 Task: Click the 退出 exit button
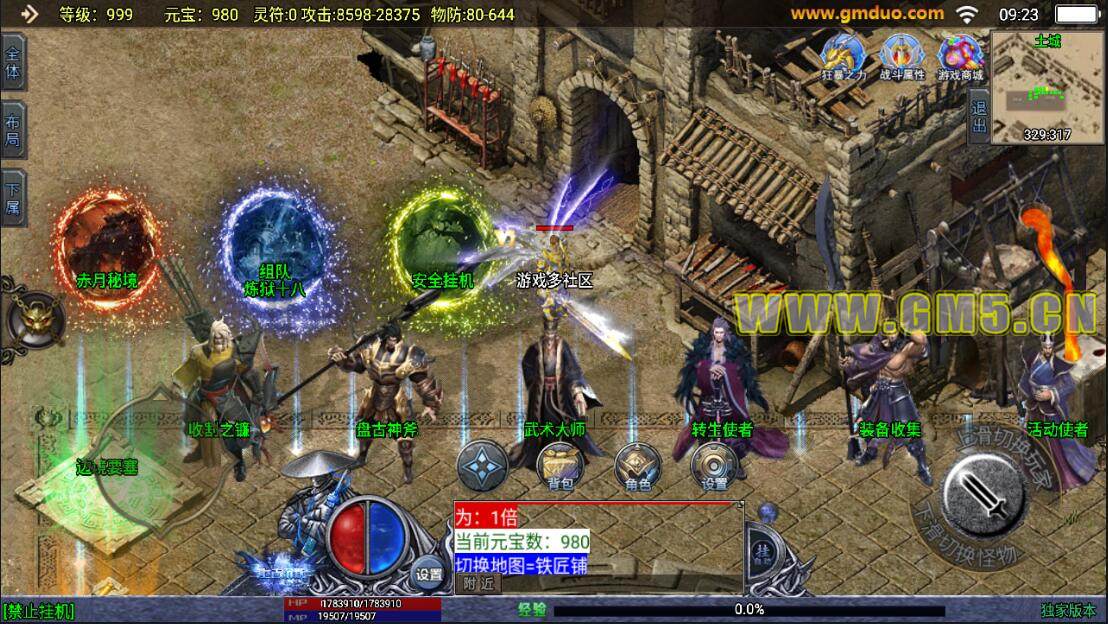[x=979, y=116]
